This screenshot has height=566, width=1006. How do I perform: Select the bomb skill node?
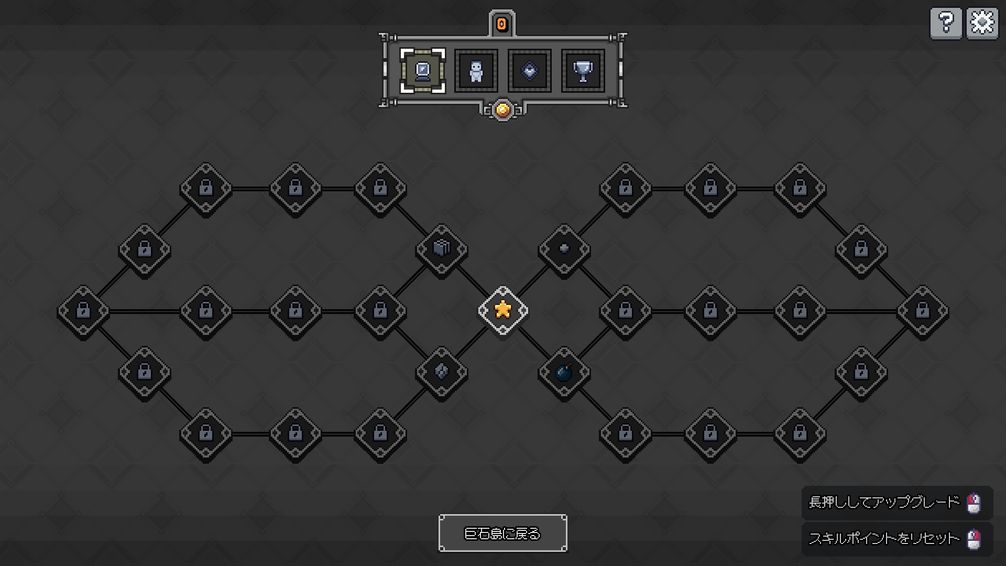[563, 373]
